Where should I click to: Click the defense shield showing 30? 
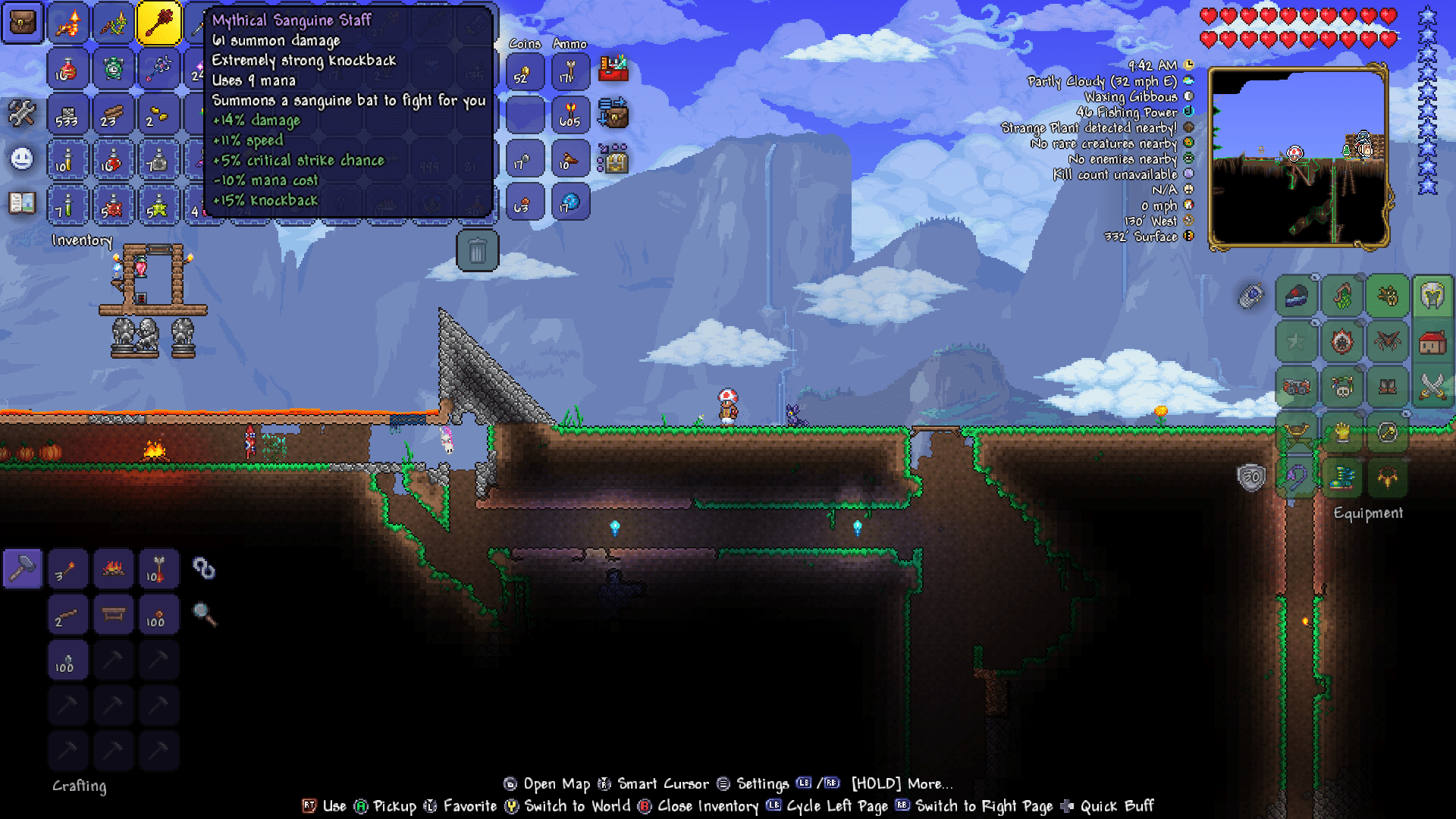[x=1251, y=477]
